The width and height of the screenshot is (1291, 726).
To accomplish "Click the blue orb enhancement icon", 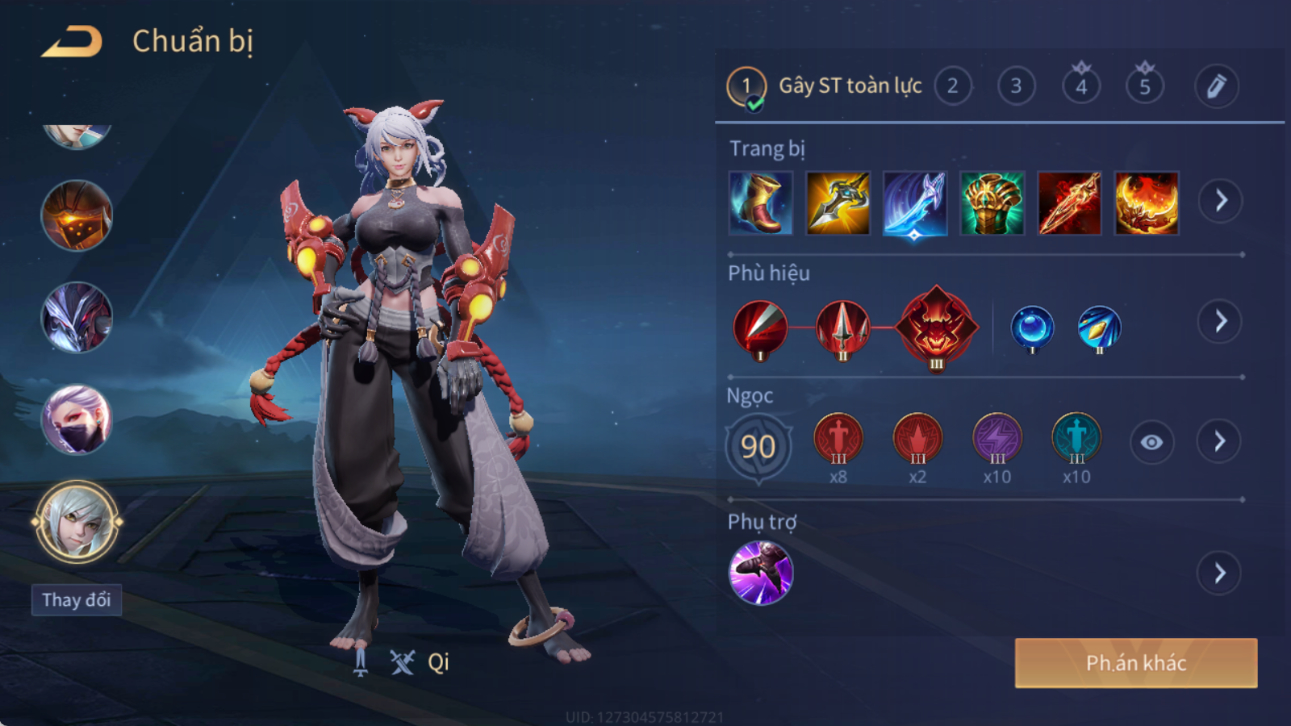I will (1031, 327).
